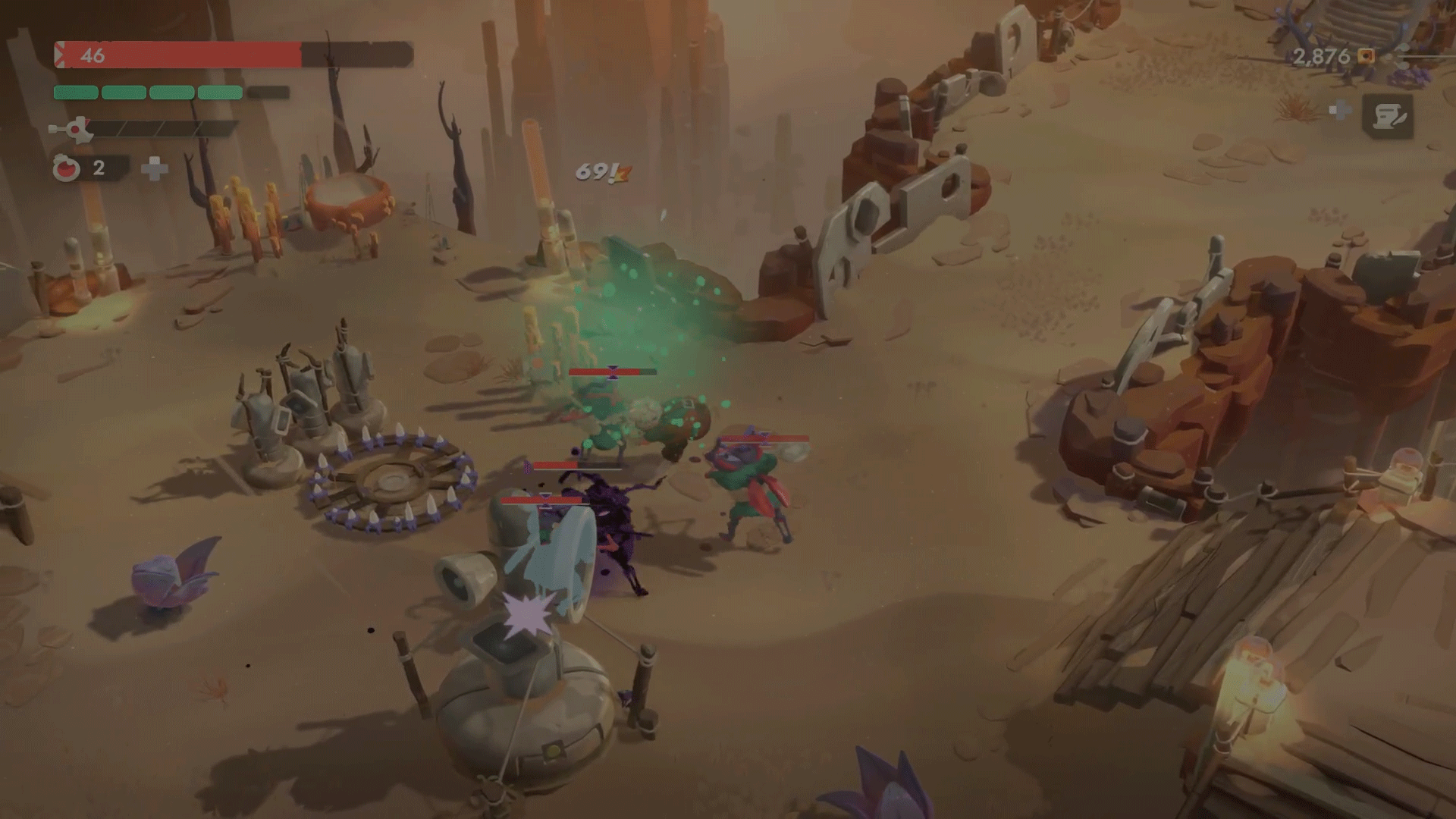Open the quest journal scroll icon
The height and width of the screenshot is (819, 1456).
[1388, 116]
